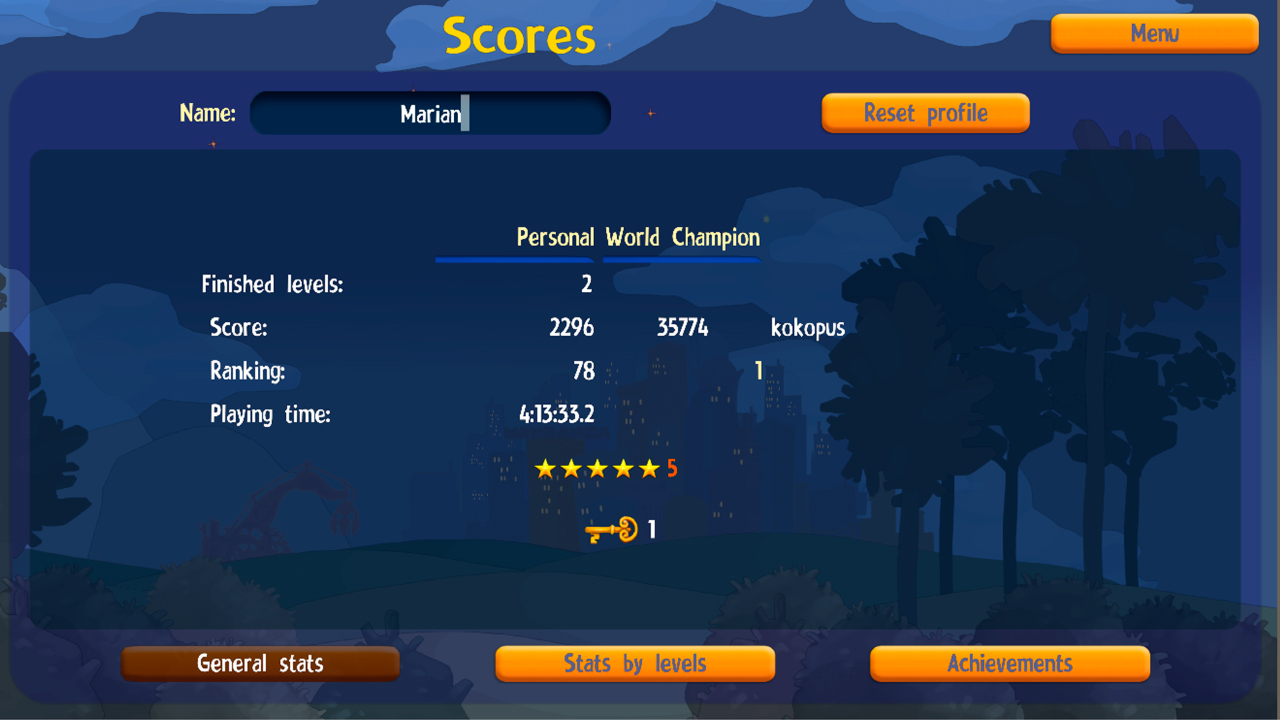1280x720 pixels.
Task: Click the key count number 1
Action: tap(653, 530)
